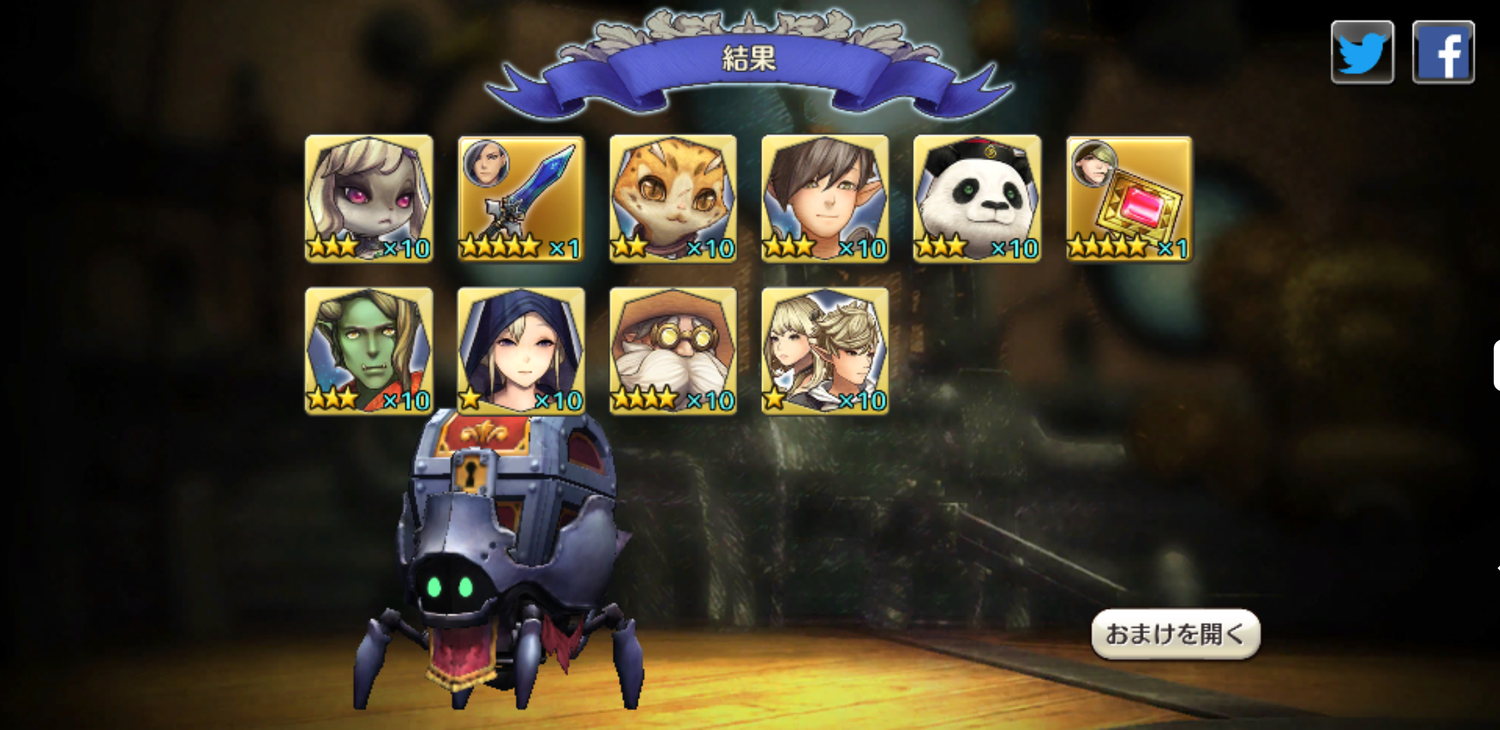Select the red gem gold accessory tile

coord(1129,198)
